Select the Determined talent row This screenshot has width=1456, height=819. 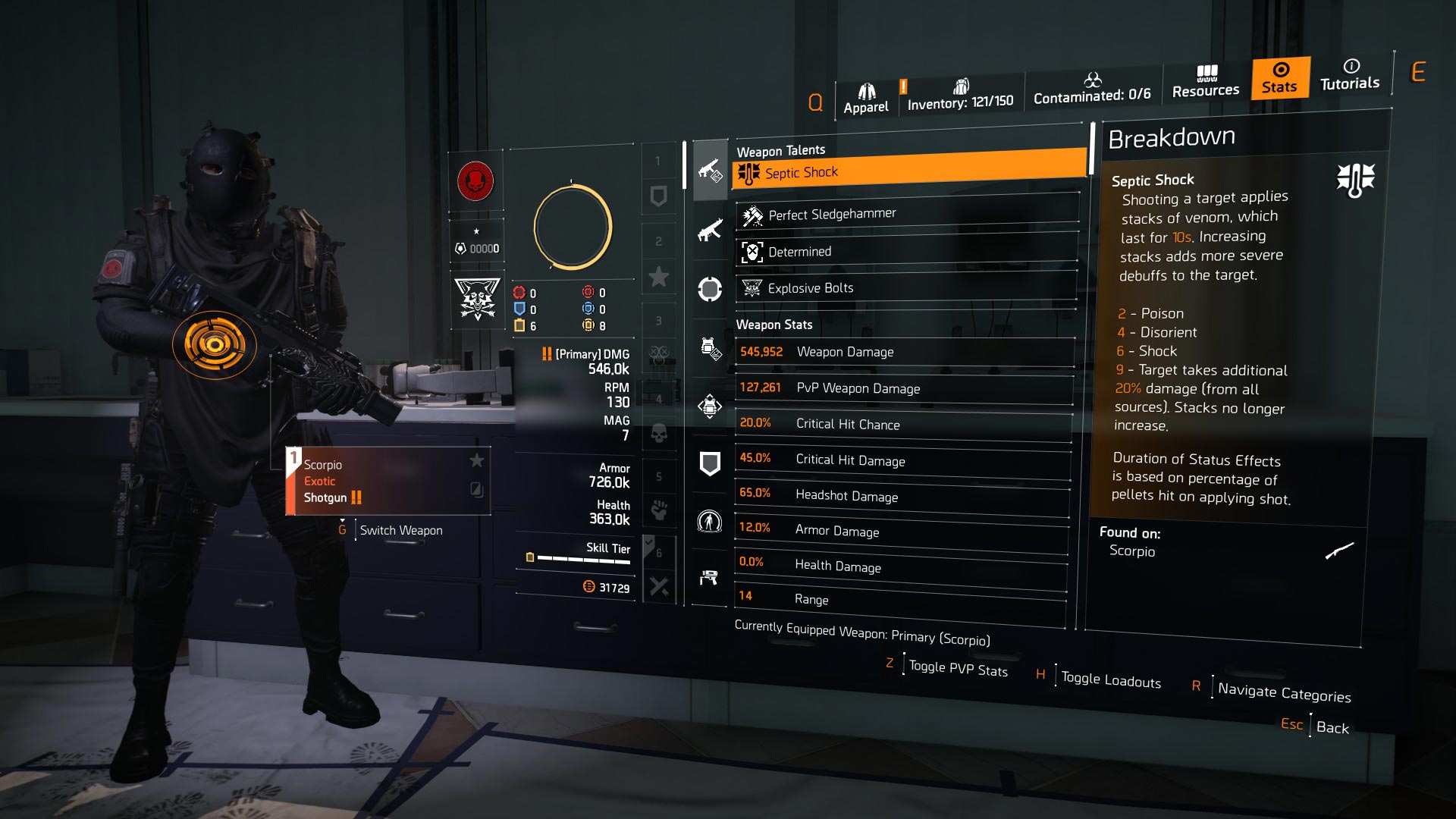click(907, 252)
